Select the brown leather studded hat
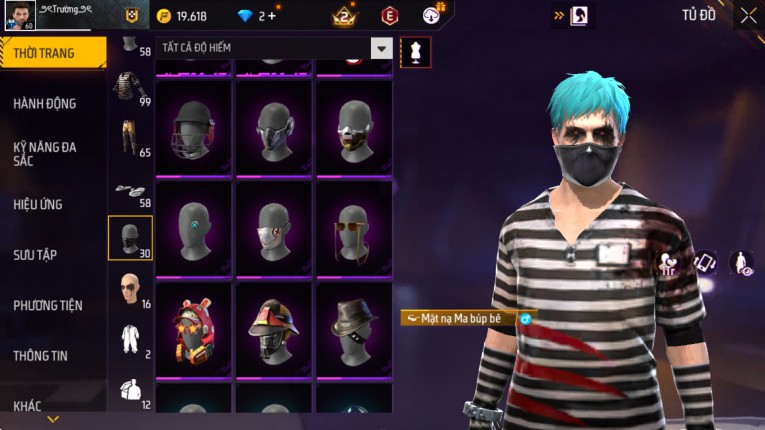 [x=354, y=330]
